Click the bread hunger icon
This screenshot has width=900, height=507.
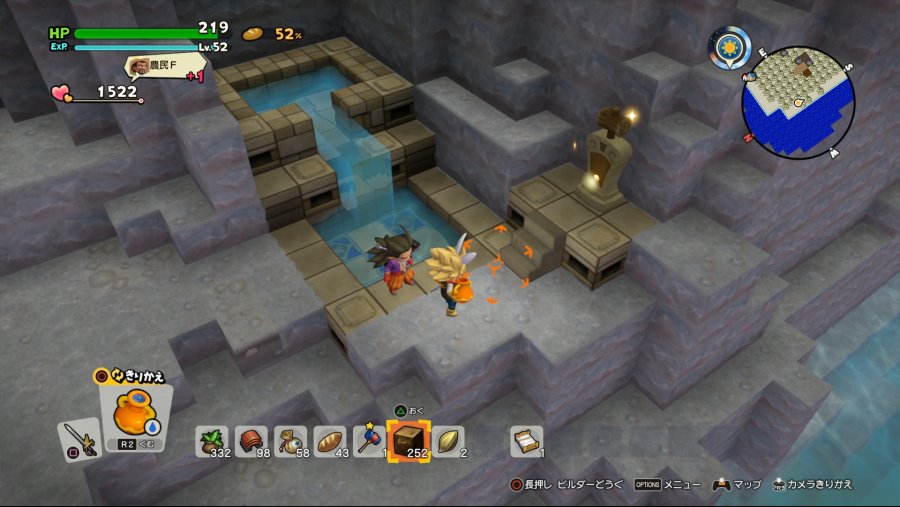coord(254,33)
